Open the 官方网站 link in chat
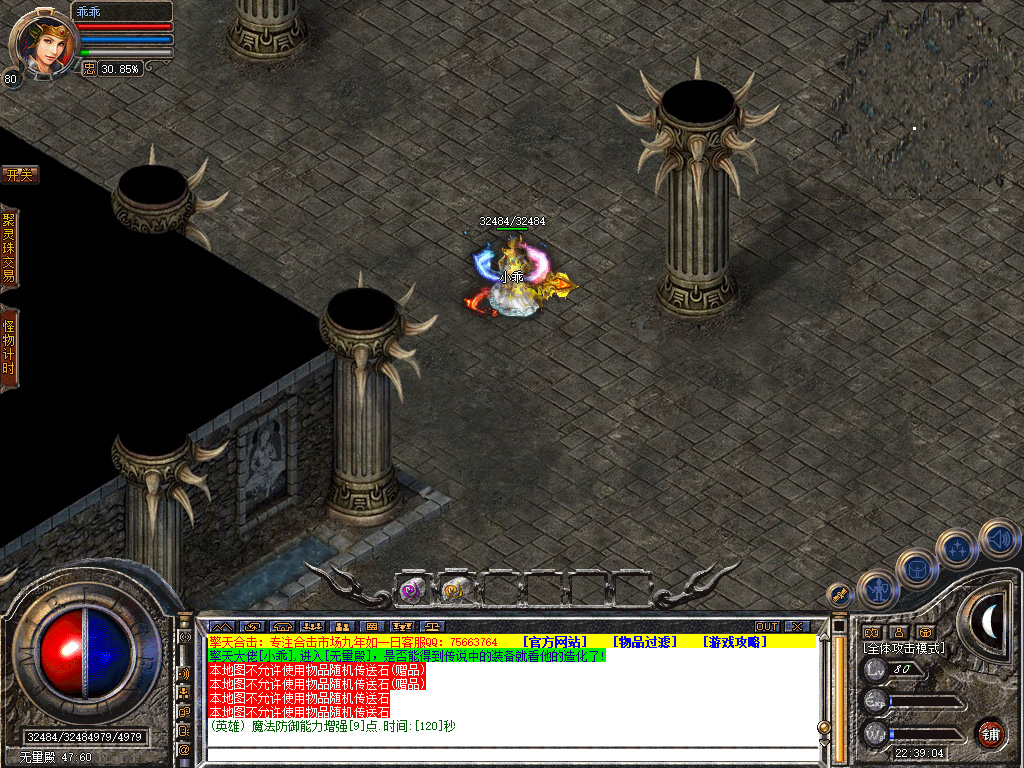The height and width of the screenshot is (768, 1024). click(554, 641)
